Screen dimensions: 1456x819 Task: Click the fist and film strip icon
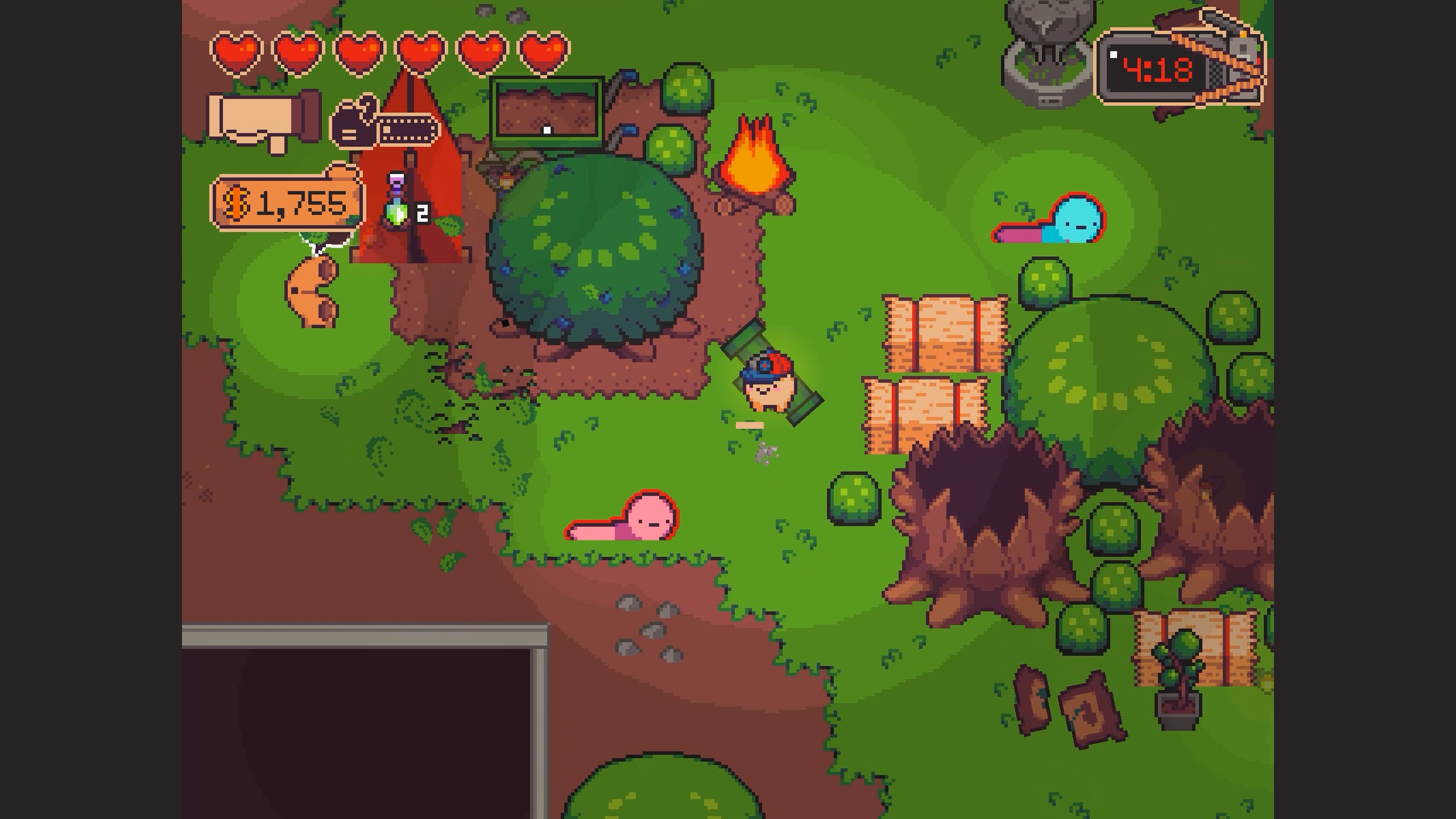click(385, 126)
